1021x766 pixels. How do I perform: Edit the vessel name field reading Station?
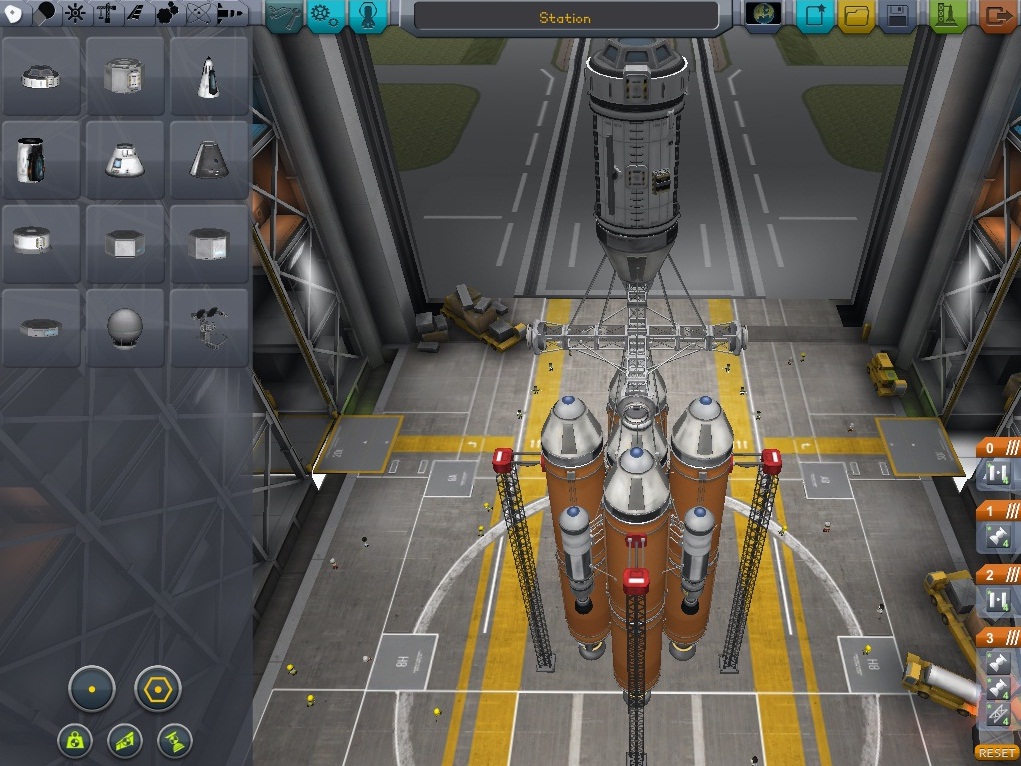pos(565,17)
